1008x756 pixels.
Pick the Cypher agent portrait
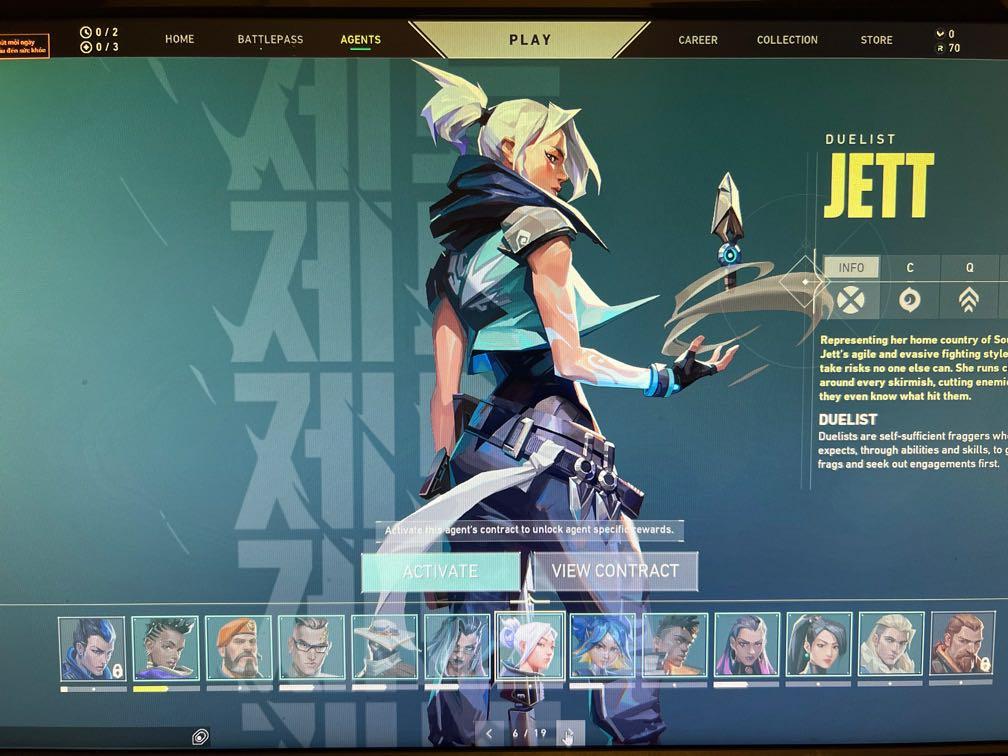(x=385, y=647)
